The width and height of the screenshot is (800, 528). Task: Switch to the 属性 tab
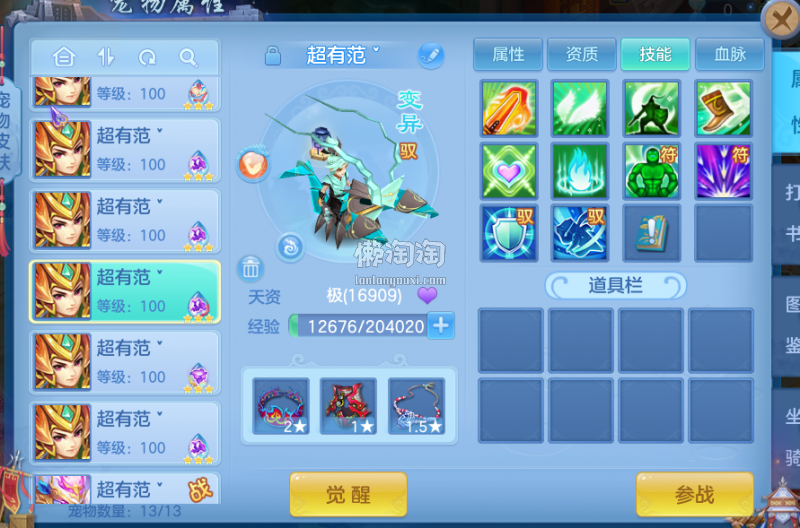click(x=509, y=55)
